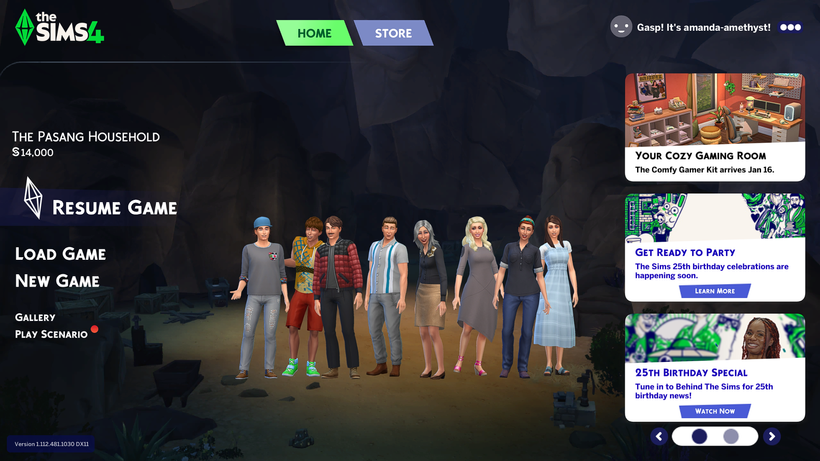Click the Learn More button
This screenshot has height=461, width=820.
coord(714,291)
